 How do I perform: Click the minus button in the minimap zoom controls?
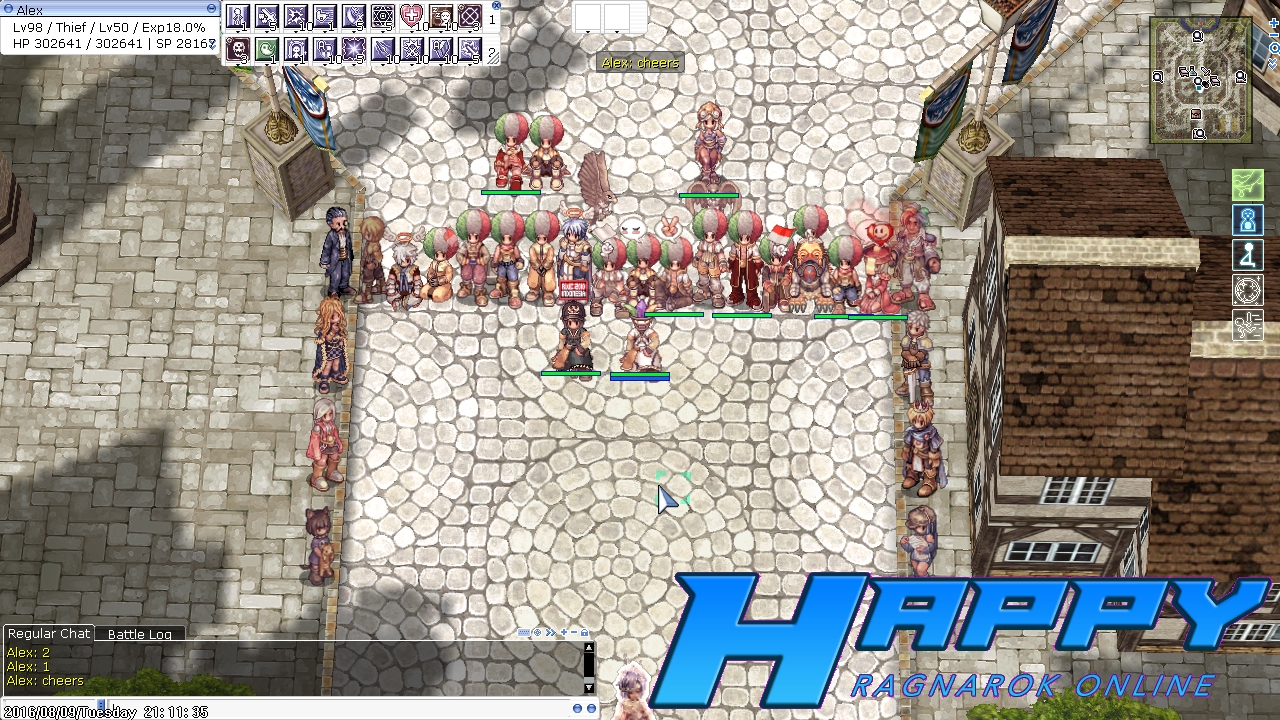1274,35
